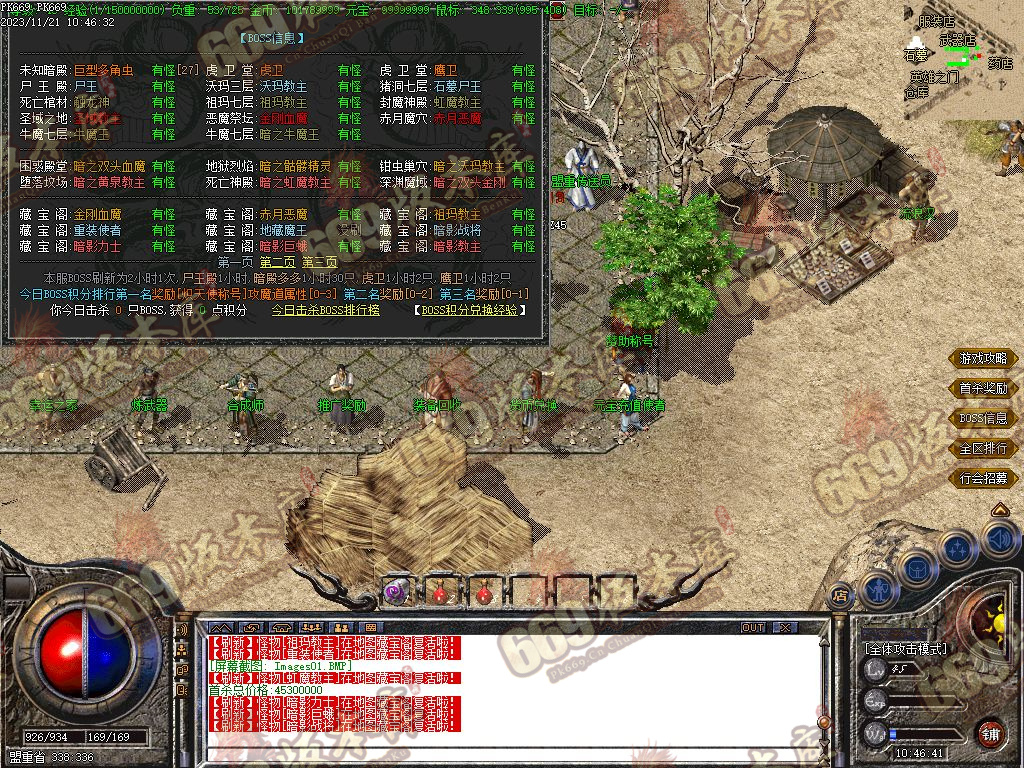
Task: Switch to 第二页 of the BOSS list
Action: [278, 262]
